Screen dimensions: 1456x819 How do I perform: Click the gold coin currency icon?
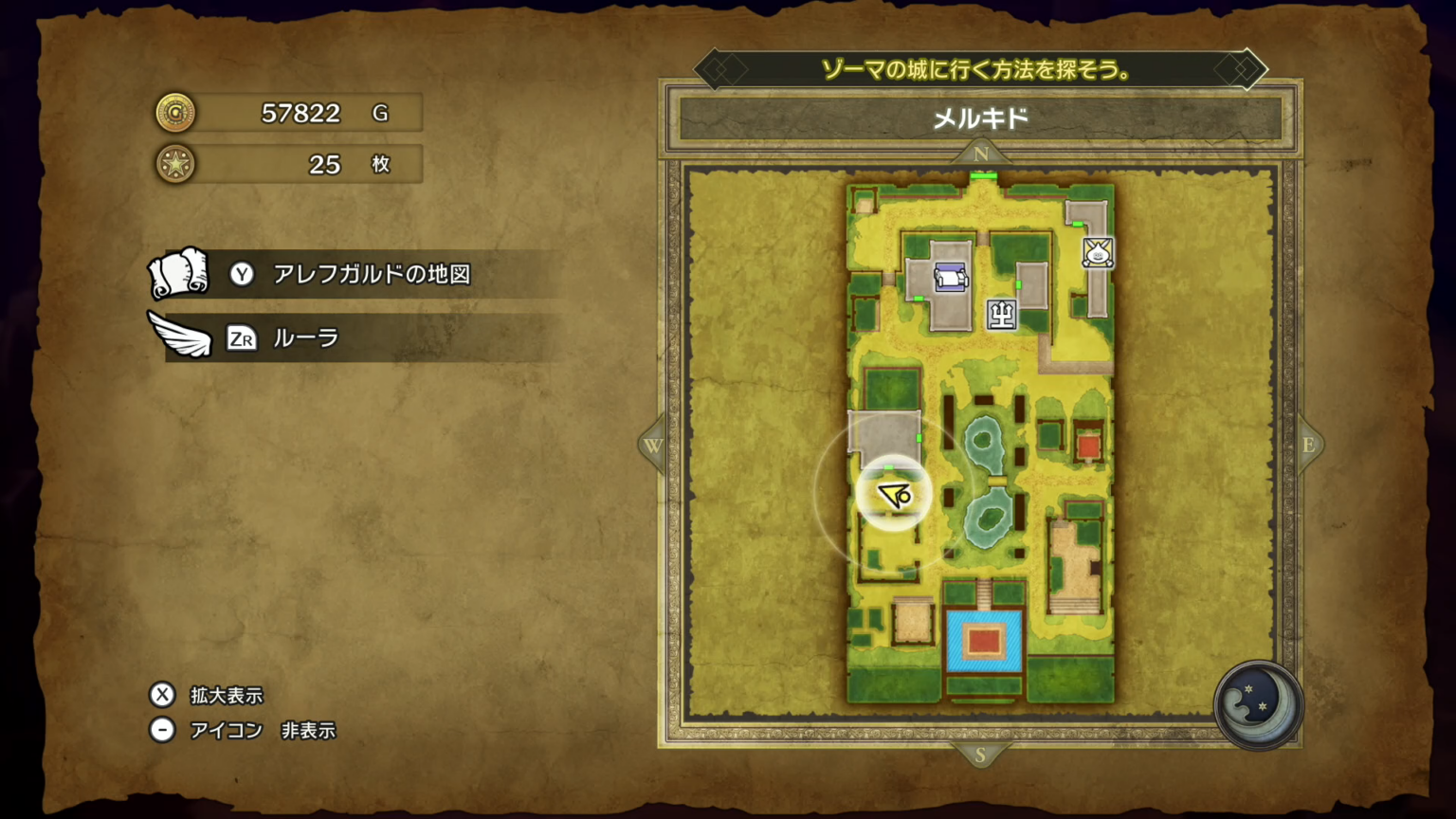[175, 112]
